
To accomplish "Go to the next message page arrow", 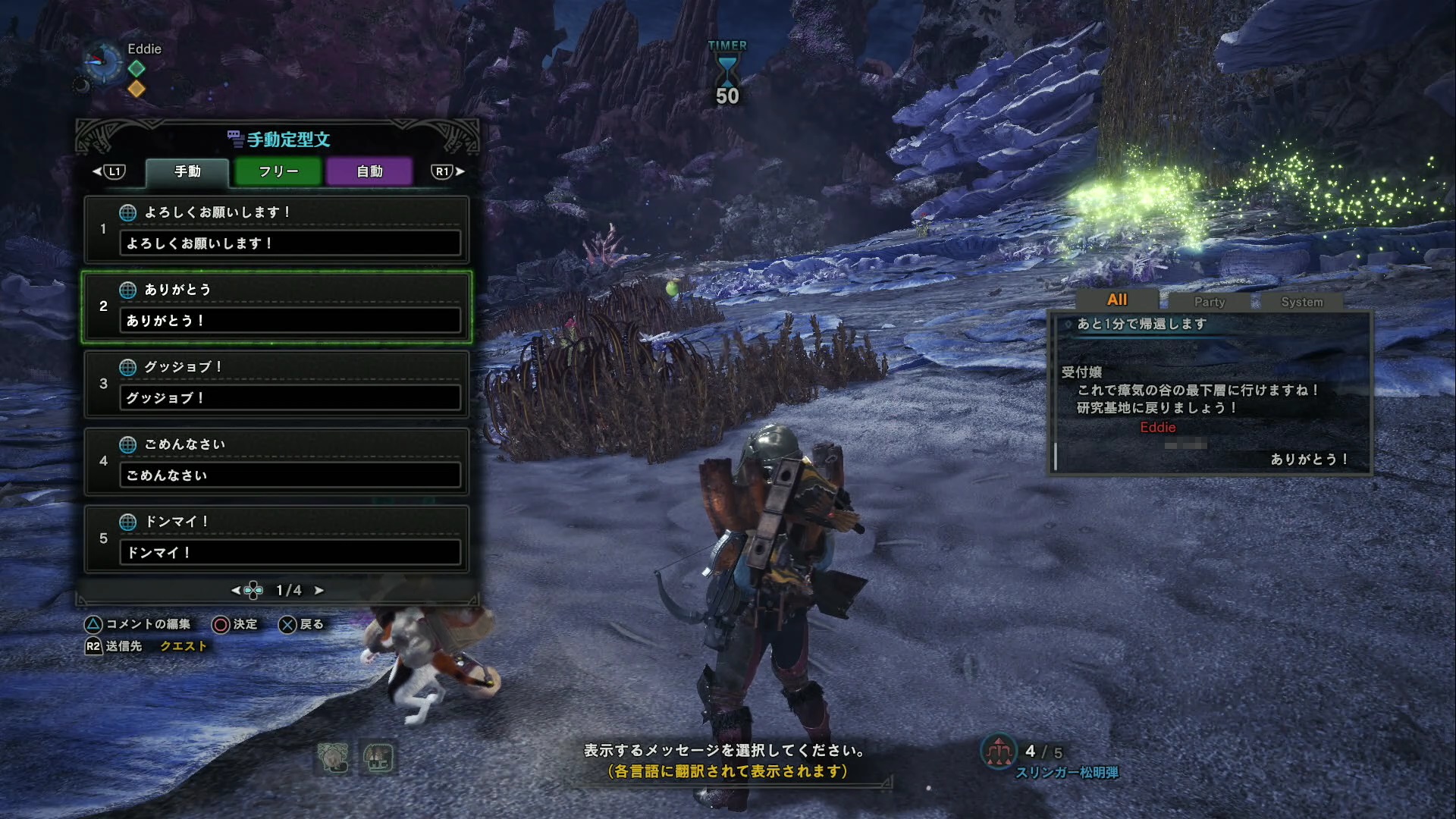I will 319,590.
